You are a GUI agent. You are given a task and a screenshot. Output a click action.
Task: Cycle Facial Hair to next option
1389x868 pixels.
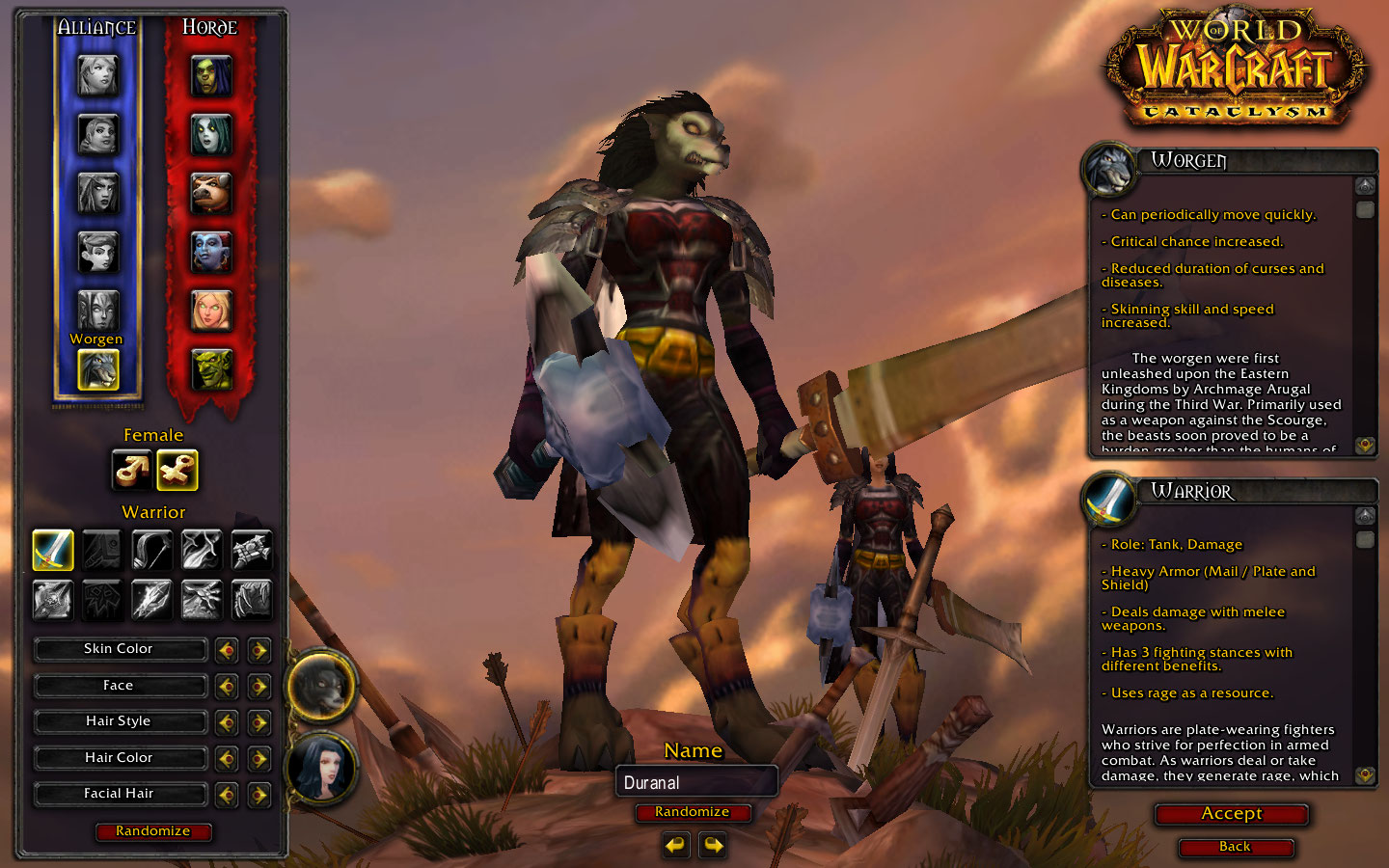[259, 795]
